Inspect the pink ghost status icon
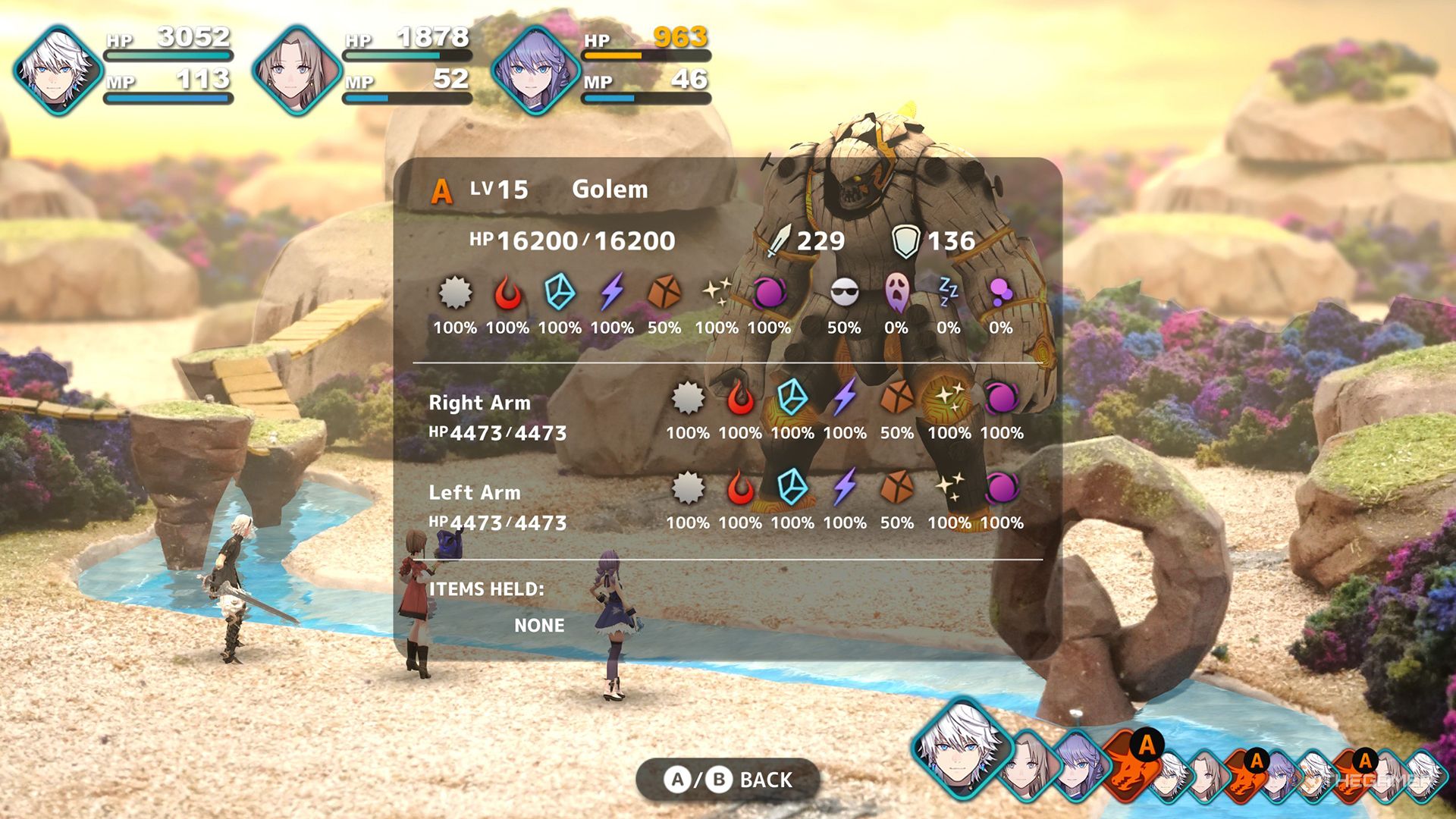Viewport: 1456px width, 819px height. tap(896, 293)
